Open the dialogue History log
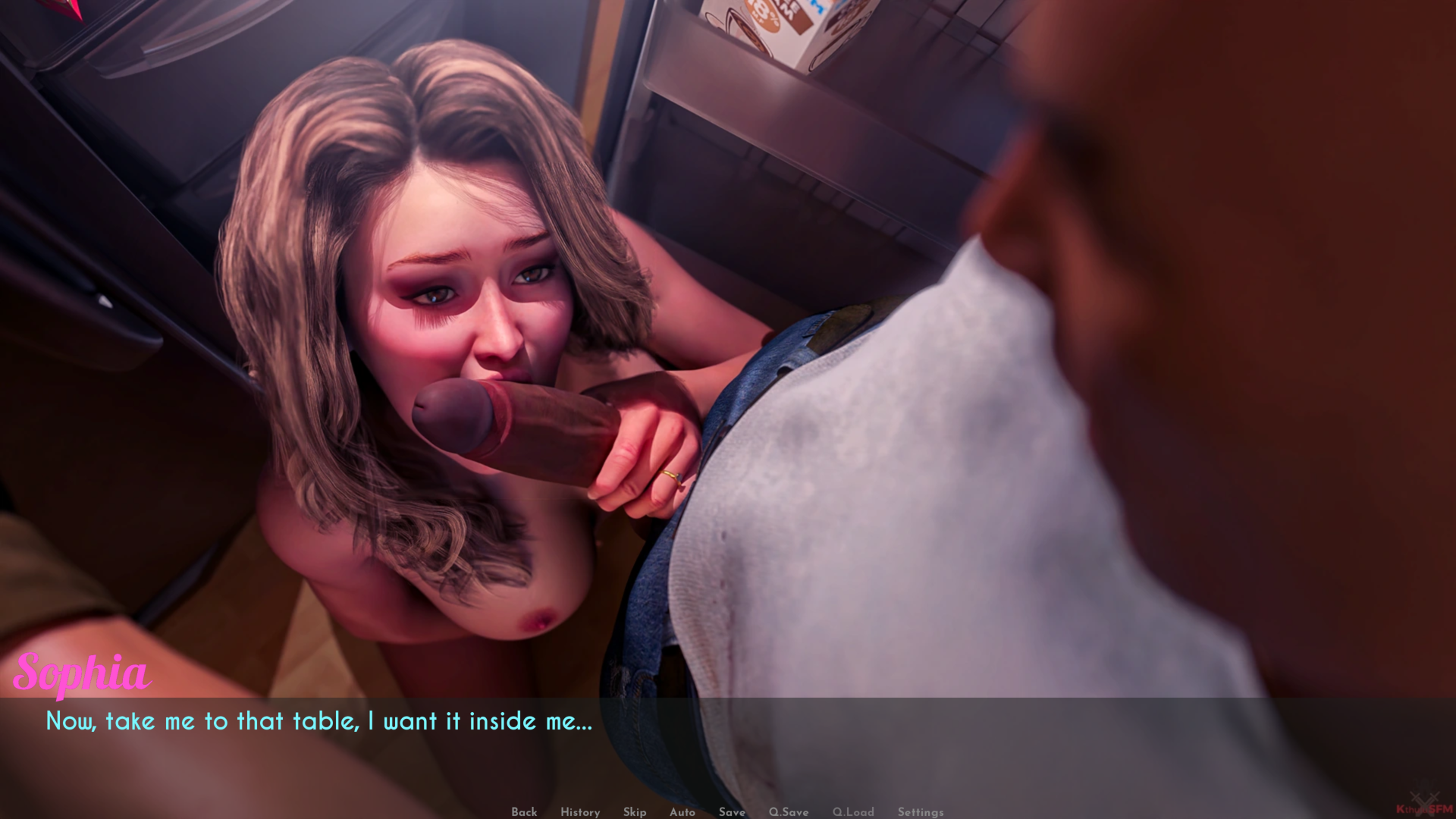The image size is (1456, 819). pyautogui.click(x=580, y=811)
